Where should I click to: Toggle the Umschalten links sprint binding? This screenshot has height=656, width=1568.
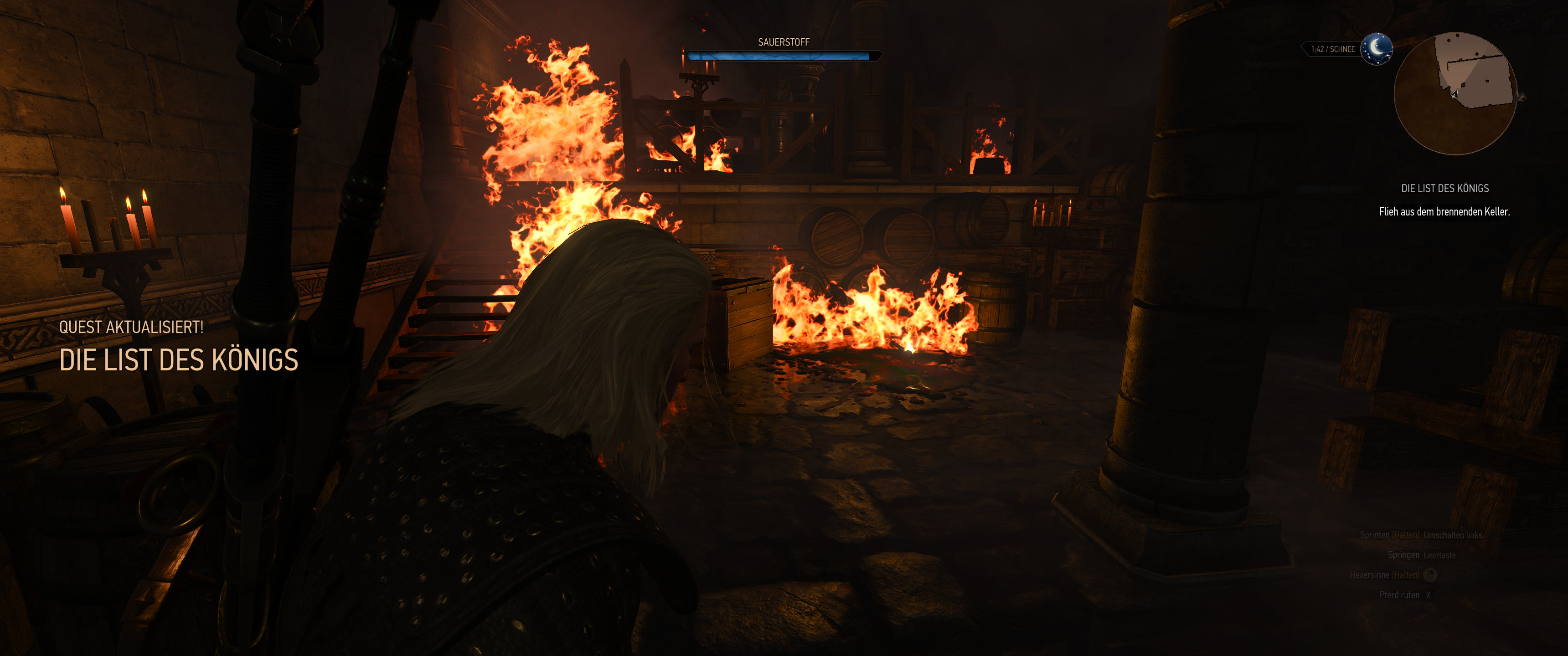[1453, 536]
